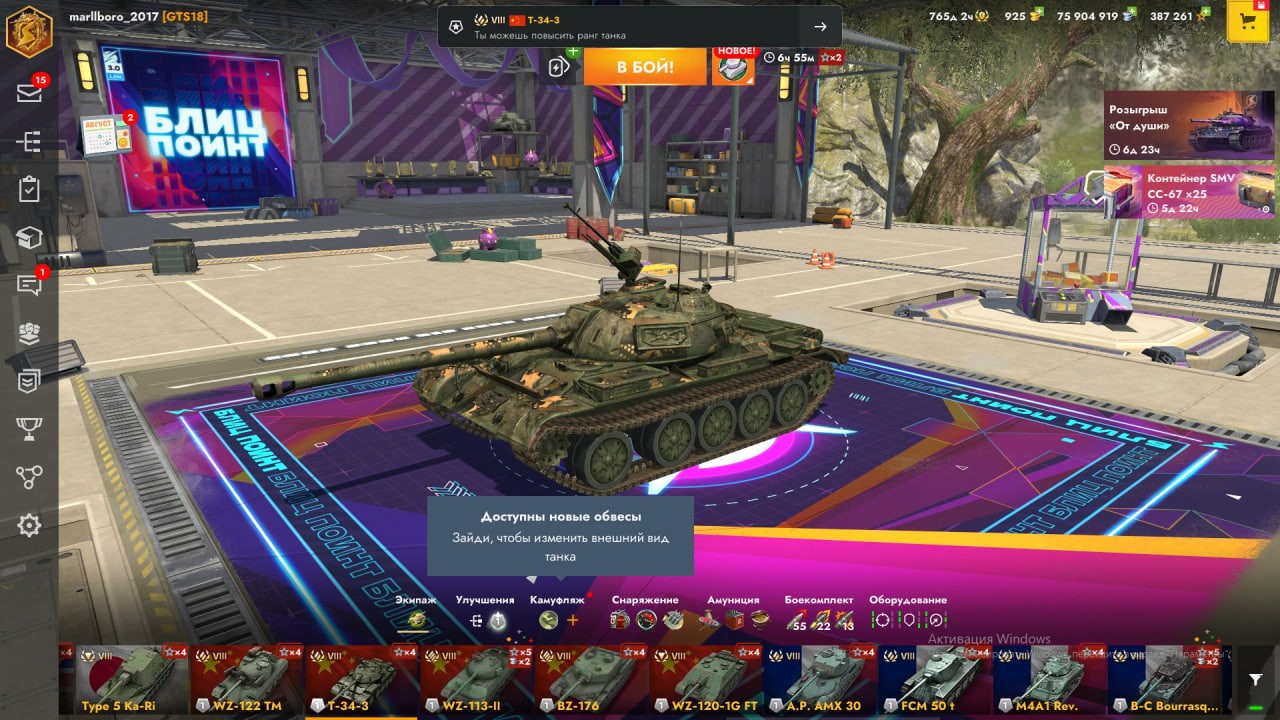1280x720 pixels.
Task: Choose the BZ-176 tank
Action: [x=591, y=679]
